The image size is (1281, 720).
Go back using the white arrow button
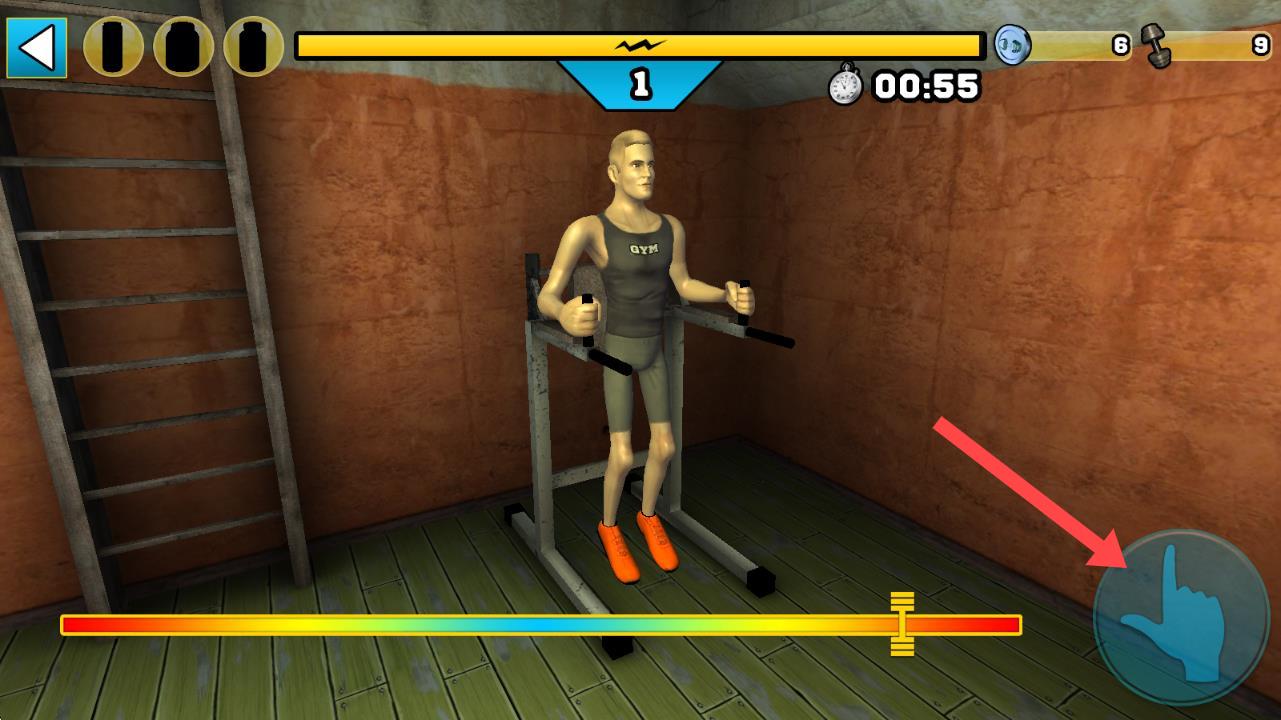click(37, 47)
